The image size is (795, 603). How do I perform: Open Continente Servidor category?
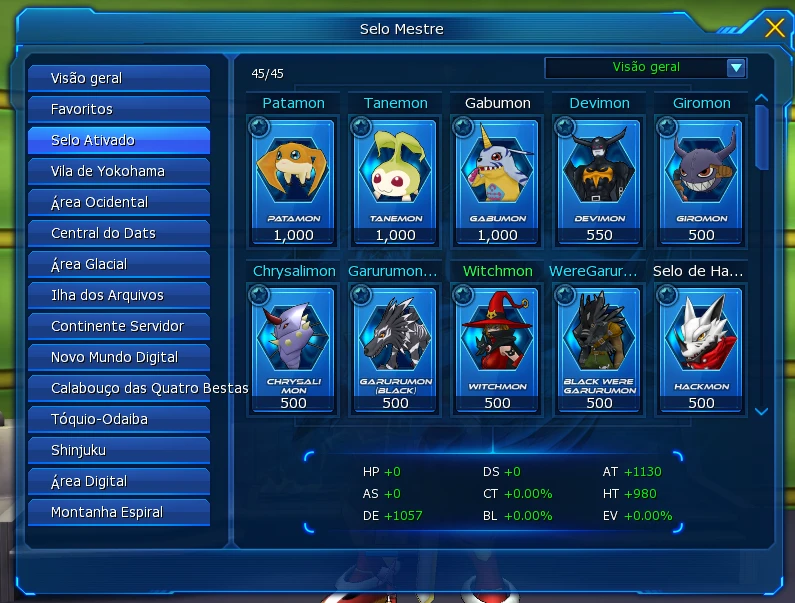(x=118, y=326)
